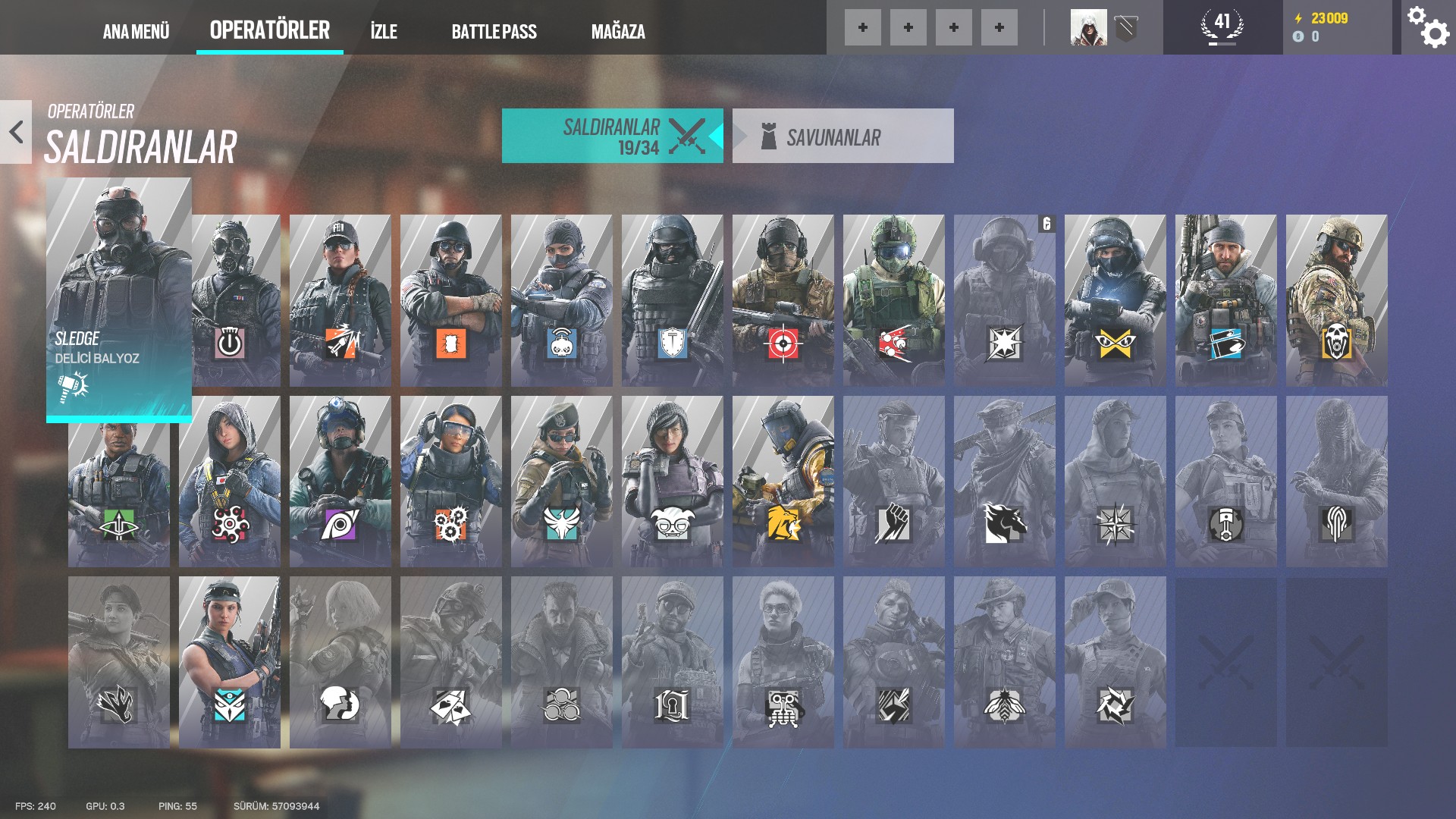Go to the BATTLE PASS section
The height and width of the screenshot is (819, 1456).
[x=494, y=32]
